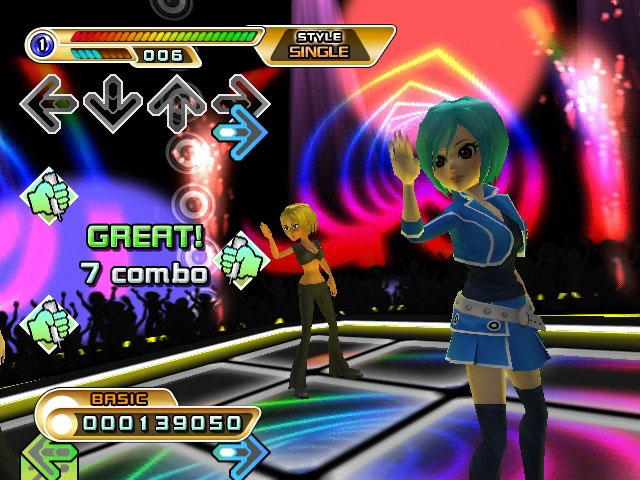The width and height of the screenshot is (640, 480).
Task: Hit the down arrow step target
Action: (111, 101)
